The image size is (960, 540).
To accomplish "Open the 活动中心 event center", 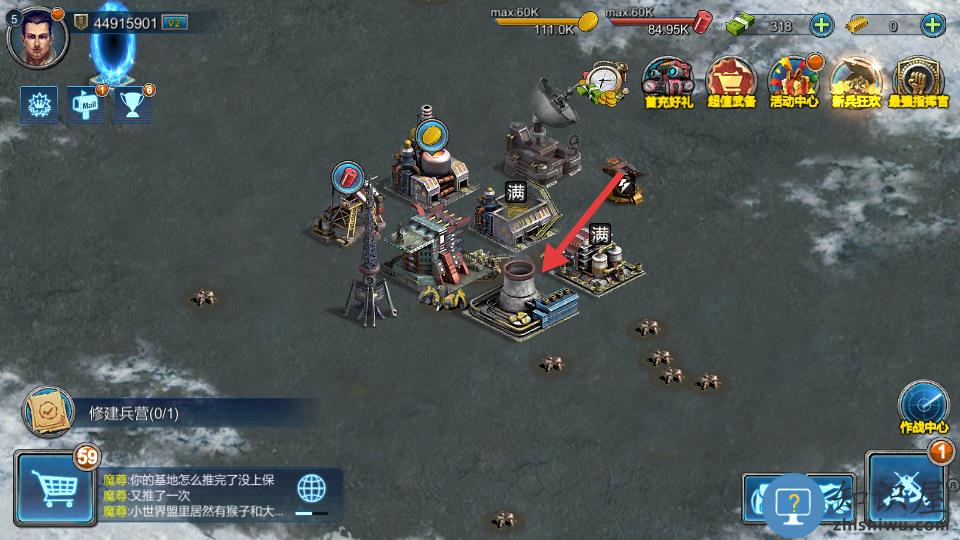I will [x=793, y=81].
